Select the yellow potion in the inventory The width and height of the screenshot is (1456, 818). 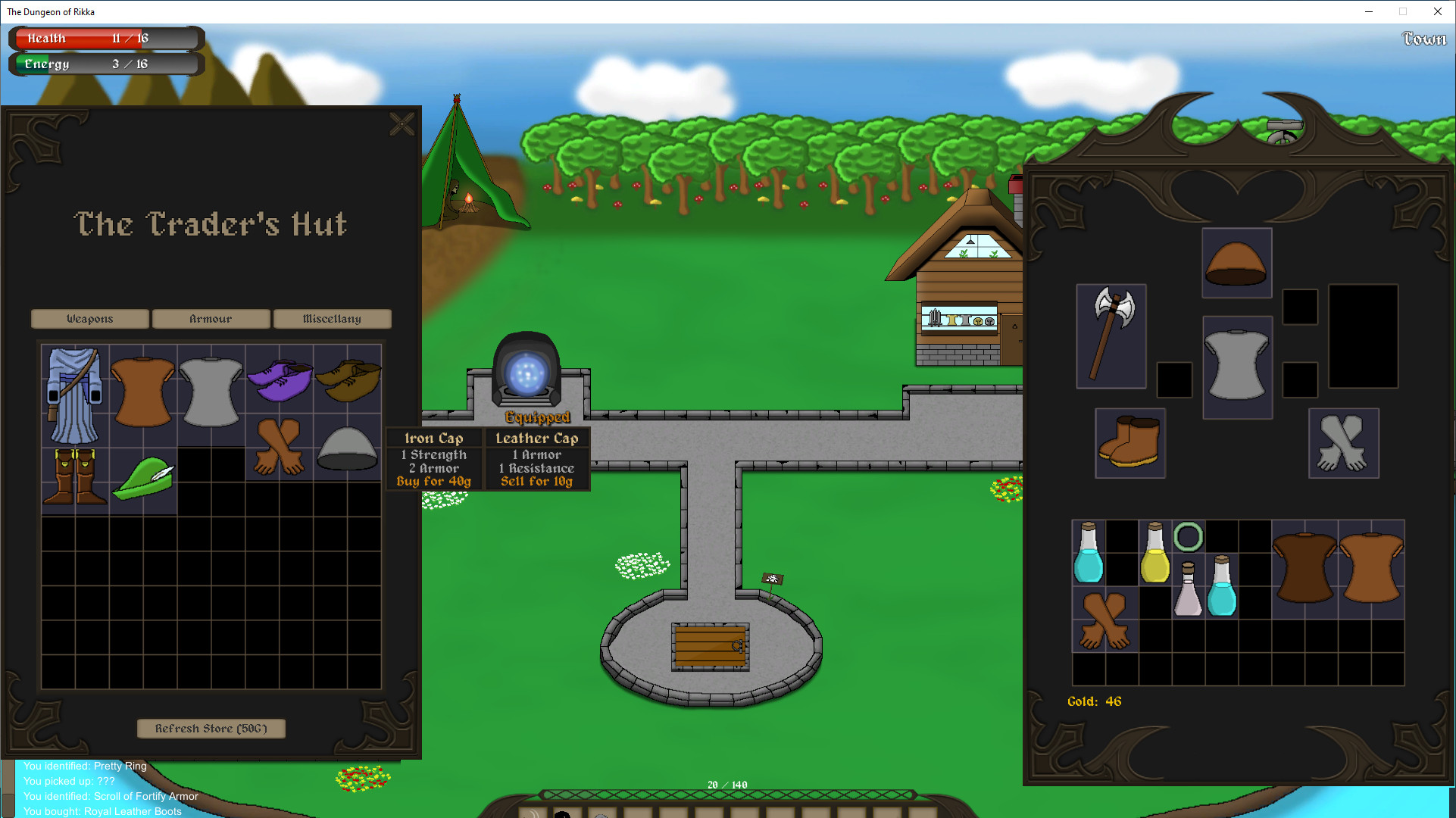[x=1154, y=554]
